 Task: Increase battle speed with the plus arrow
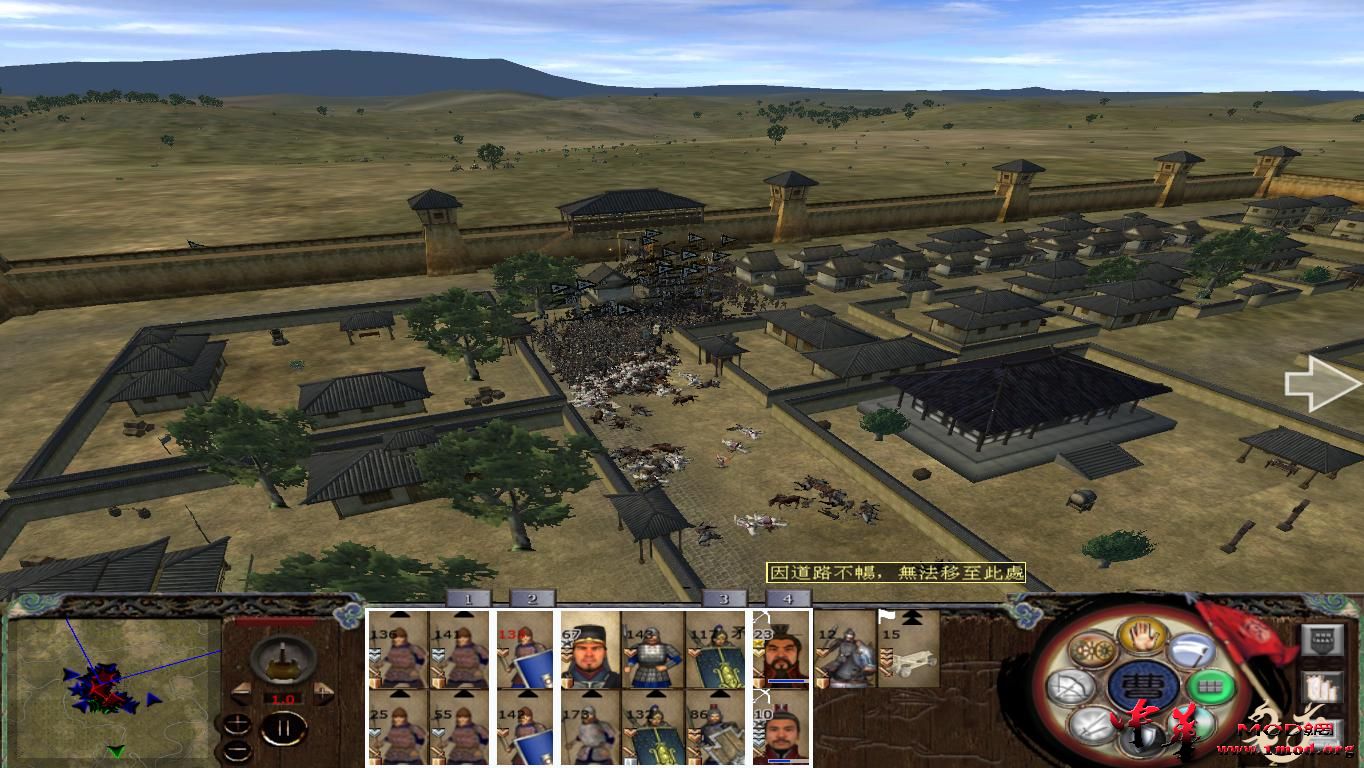pyautogui.click(x=323, y=692)
